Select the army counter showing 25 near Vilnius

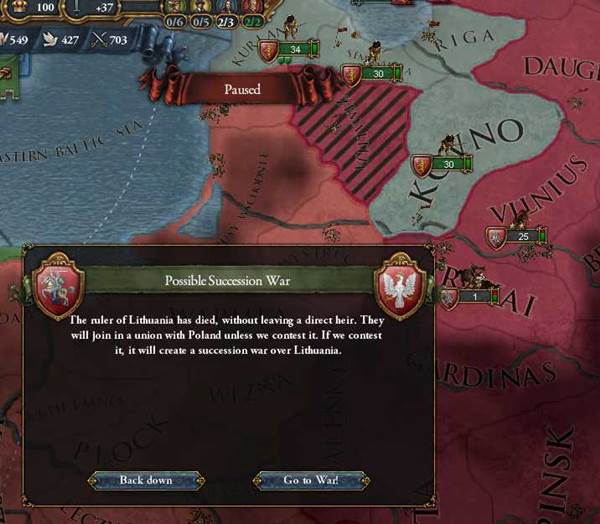(516, 236)
